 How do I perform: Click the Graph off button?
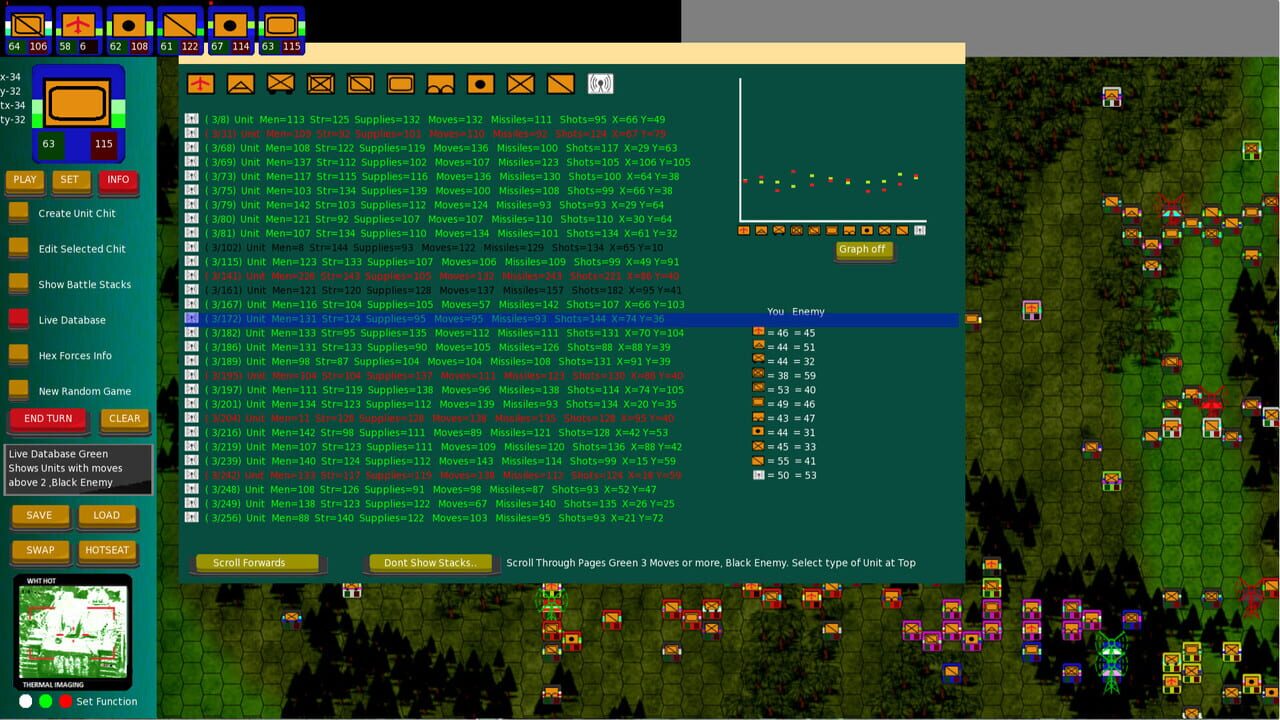pos(863,250)
